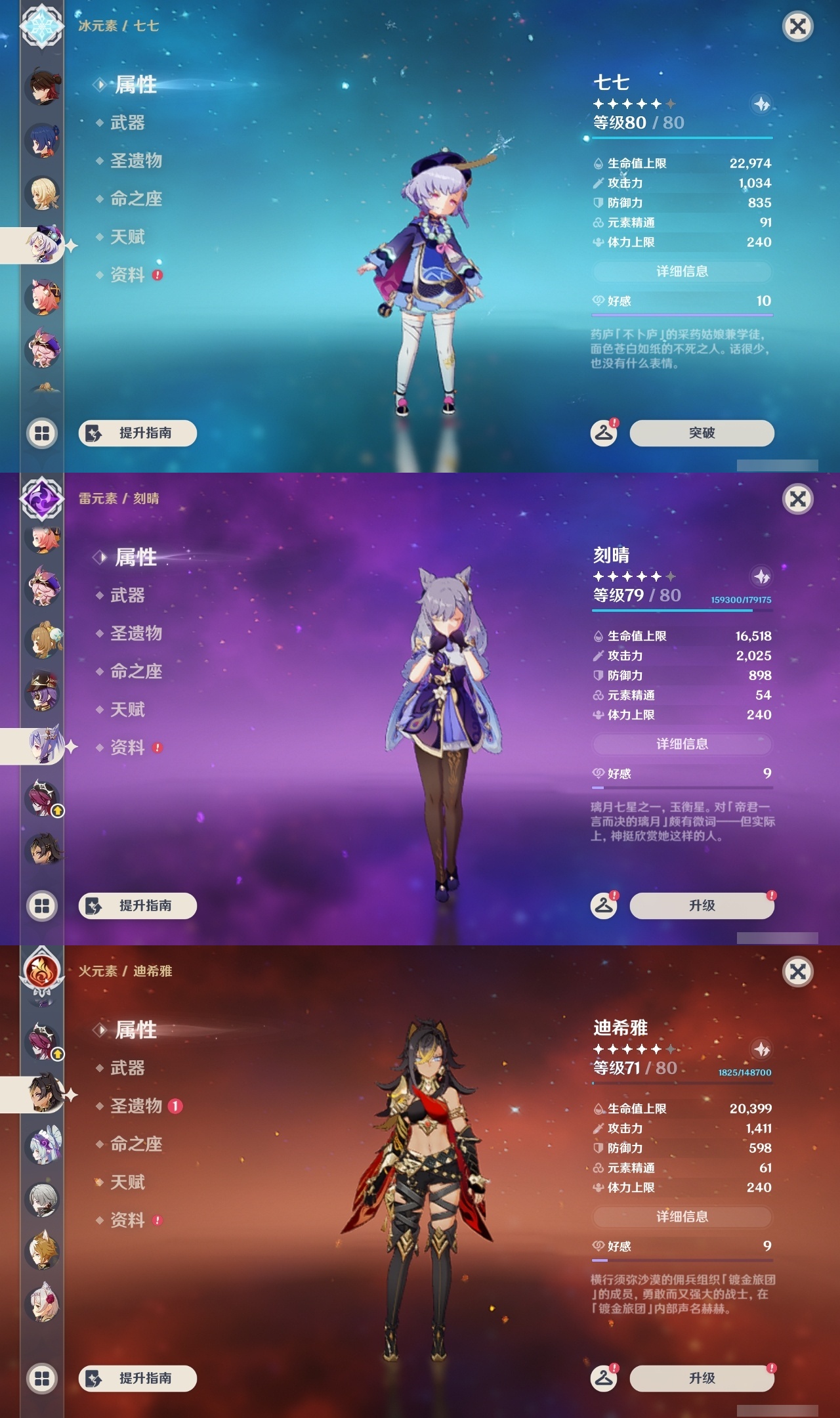Click the lightning icon inside the 提升指南 button
This screenshot has height=1418, width=840.
[x=92, y=433]
